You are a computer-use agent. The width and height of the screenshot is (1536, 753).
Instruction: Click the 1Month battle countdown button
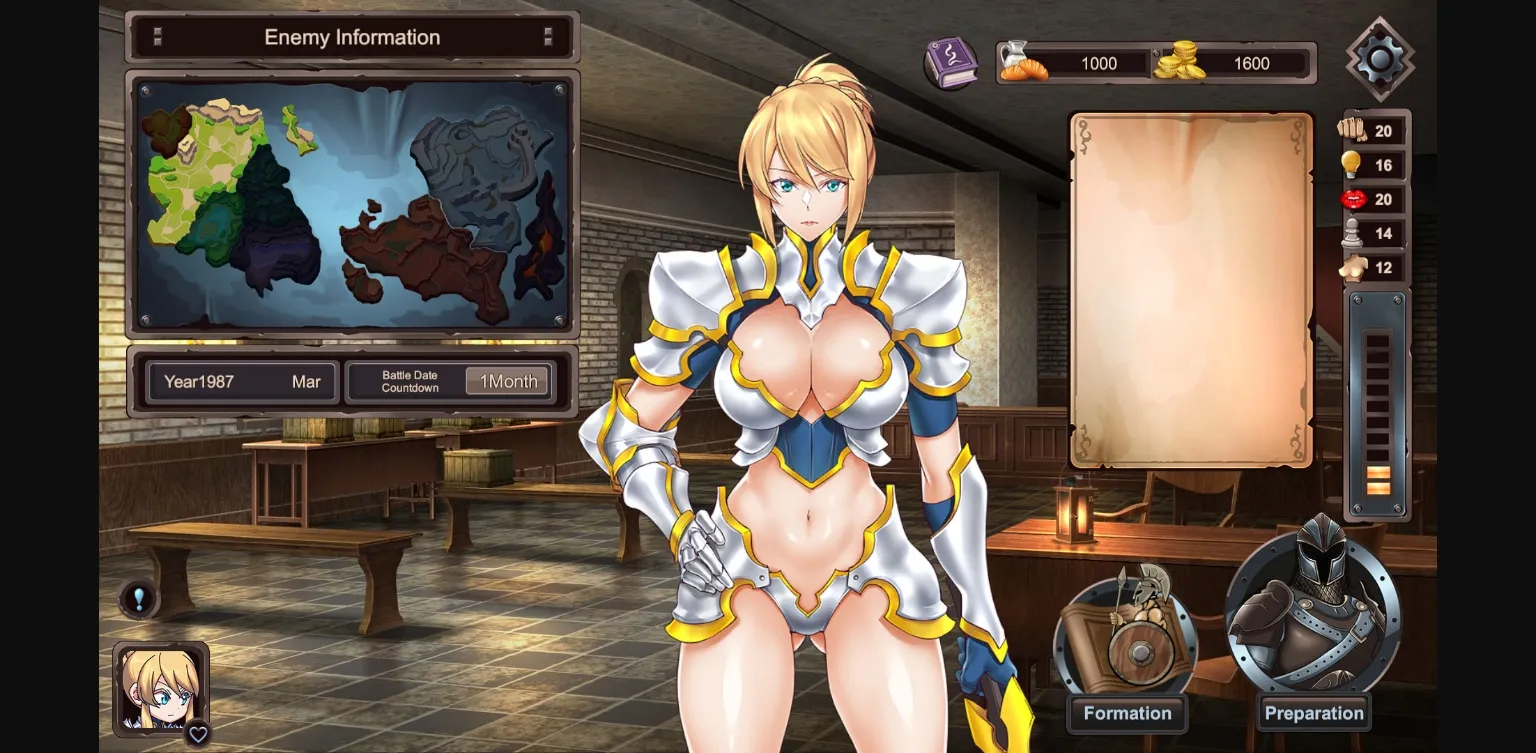[x=508, y=381]
